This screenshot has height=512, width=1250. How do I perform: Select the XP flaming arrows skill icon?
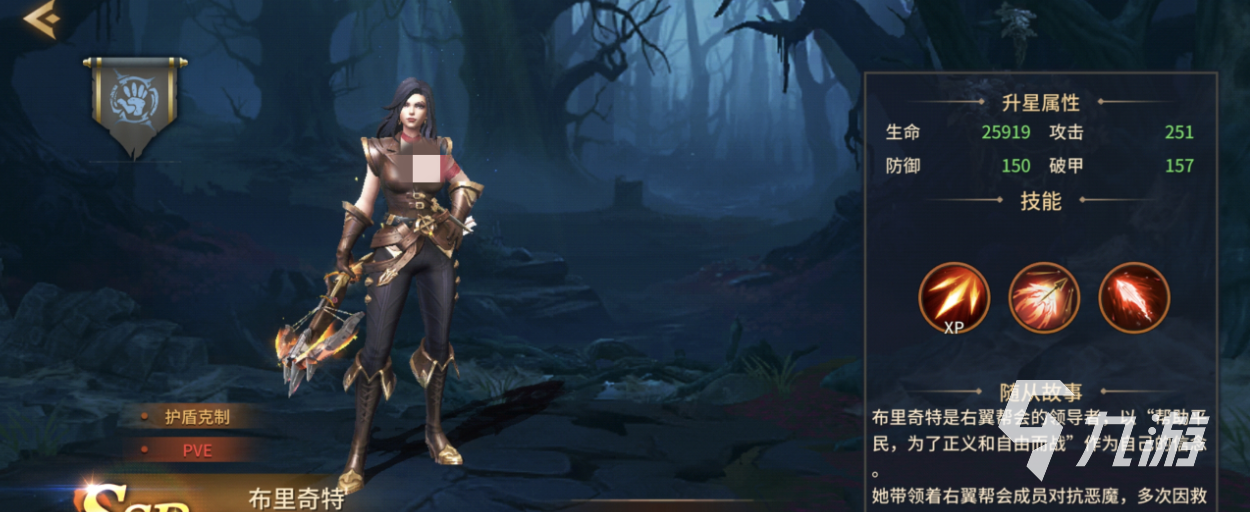click(x=953, y=296)
